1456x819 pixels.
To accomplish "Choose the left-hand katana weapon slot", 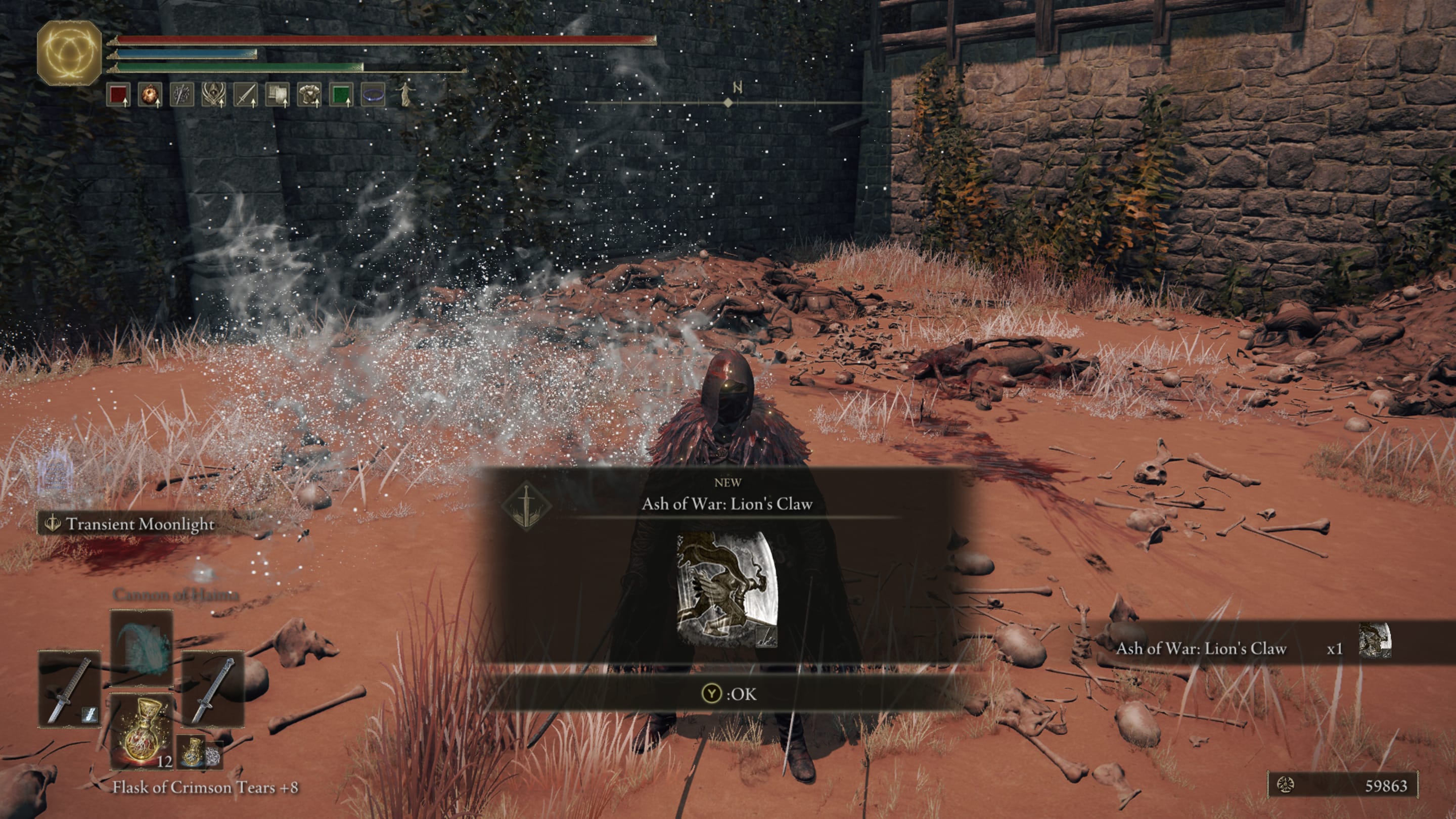I will 70,689.
